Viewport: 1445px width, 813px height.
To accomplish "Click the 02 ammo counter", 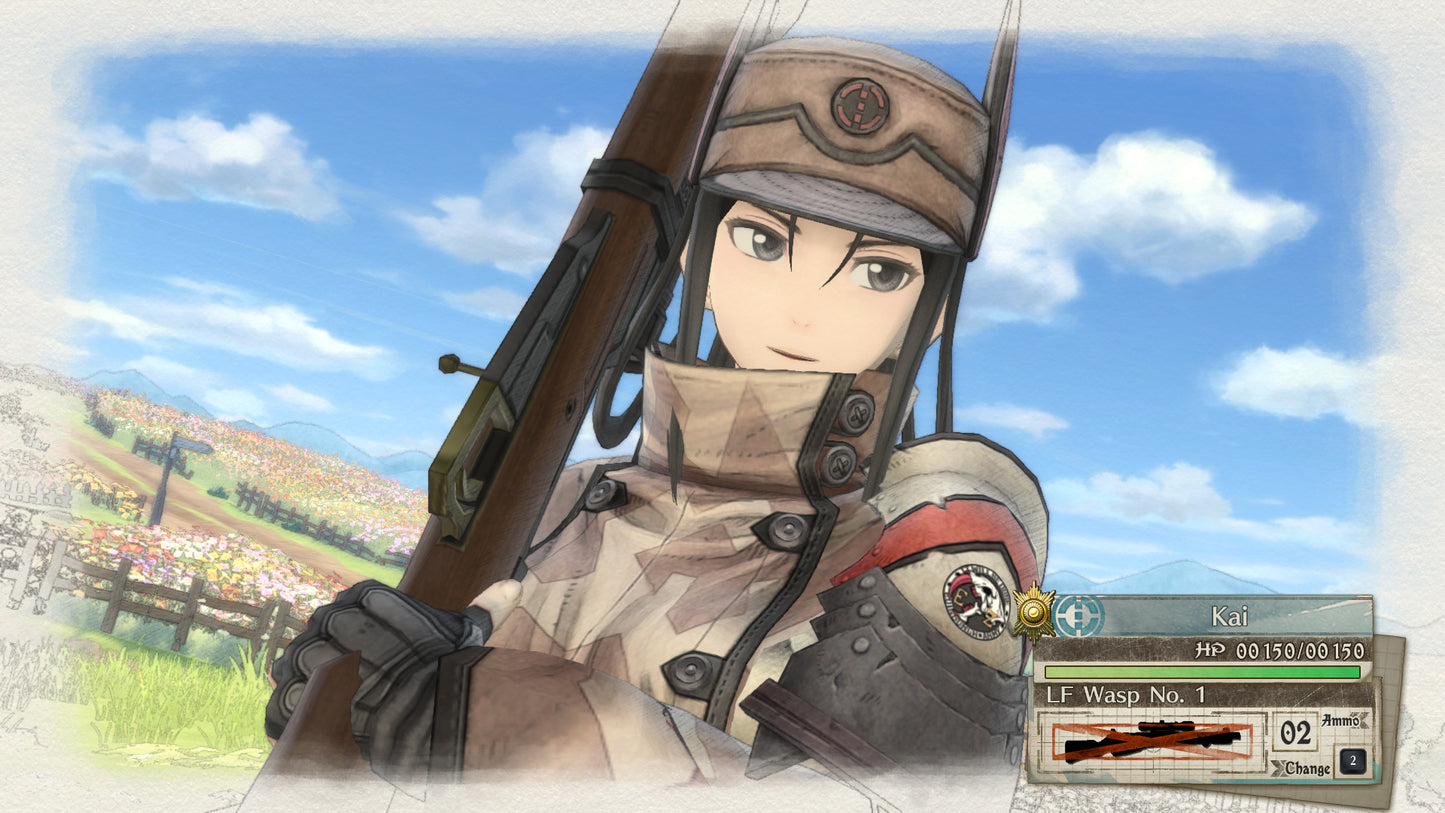I will [1296, 732].
